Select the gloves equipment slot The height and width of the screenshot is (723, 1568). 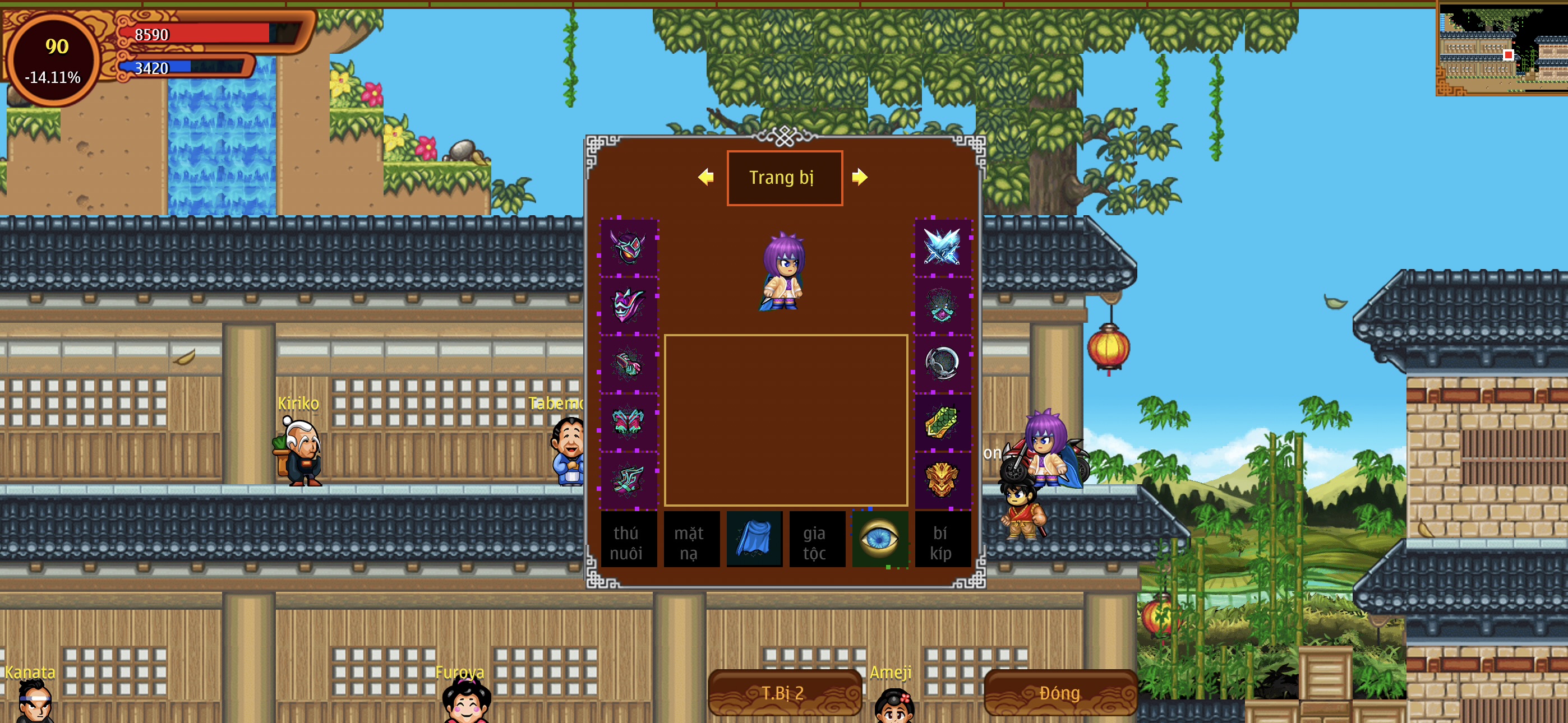(x=628, y=363)
